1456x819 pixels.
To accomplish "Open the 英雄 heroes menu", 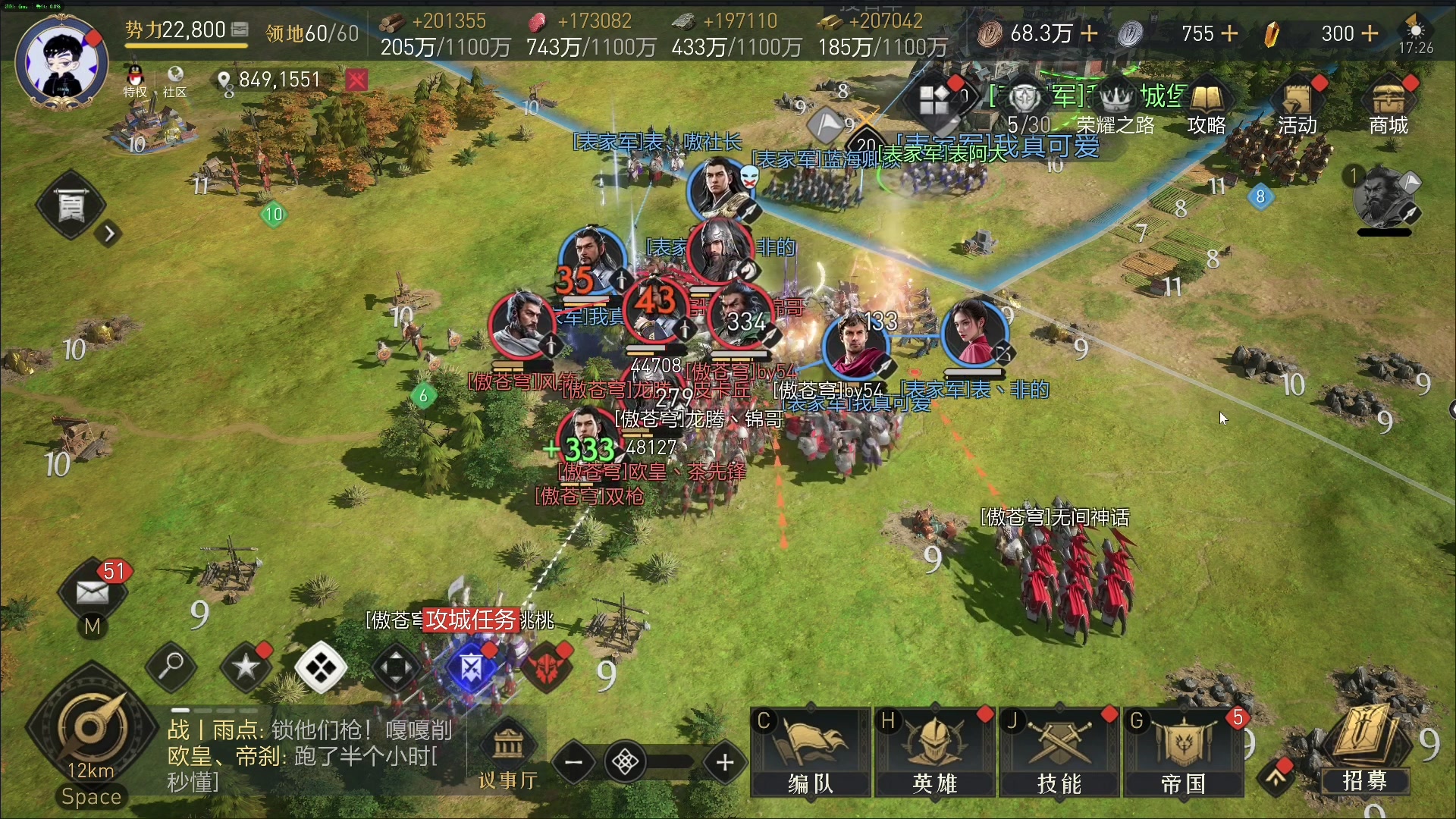I will pos(935,752).
